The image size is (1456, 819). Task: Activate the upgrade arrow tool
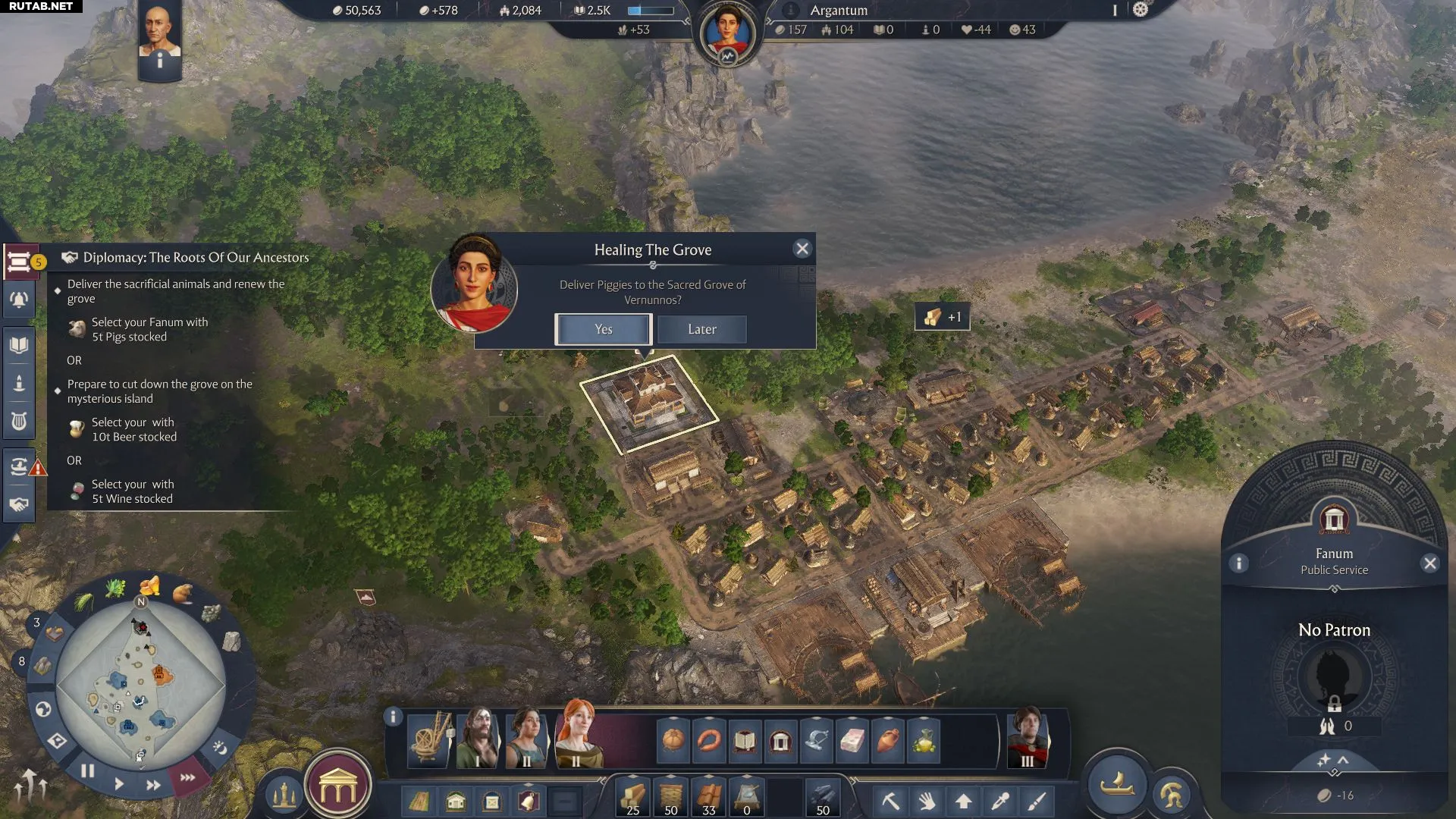click(963, 801)
